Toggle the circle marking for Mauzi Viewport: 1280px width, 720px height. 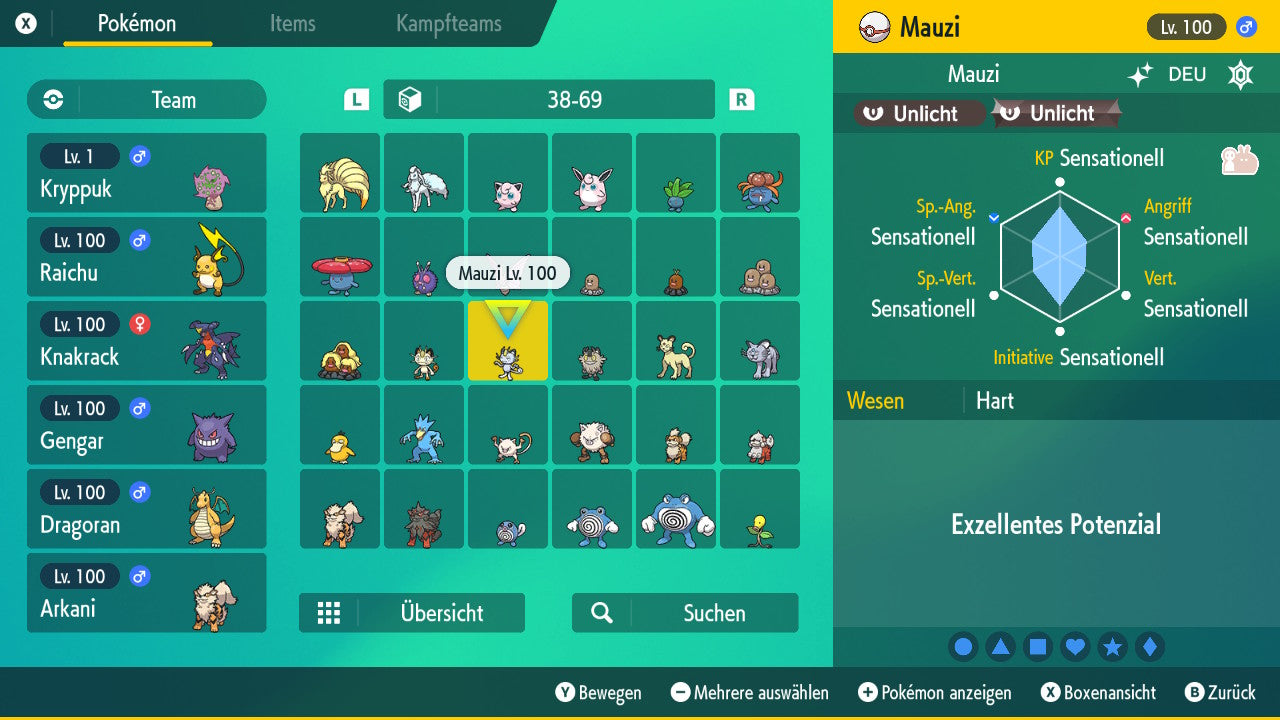(963, 646)
